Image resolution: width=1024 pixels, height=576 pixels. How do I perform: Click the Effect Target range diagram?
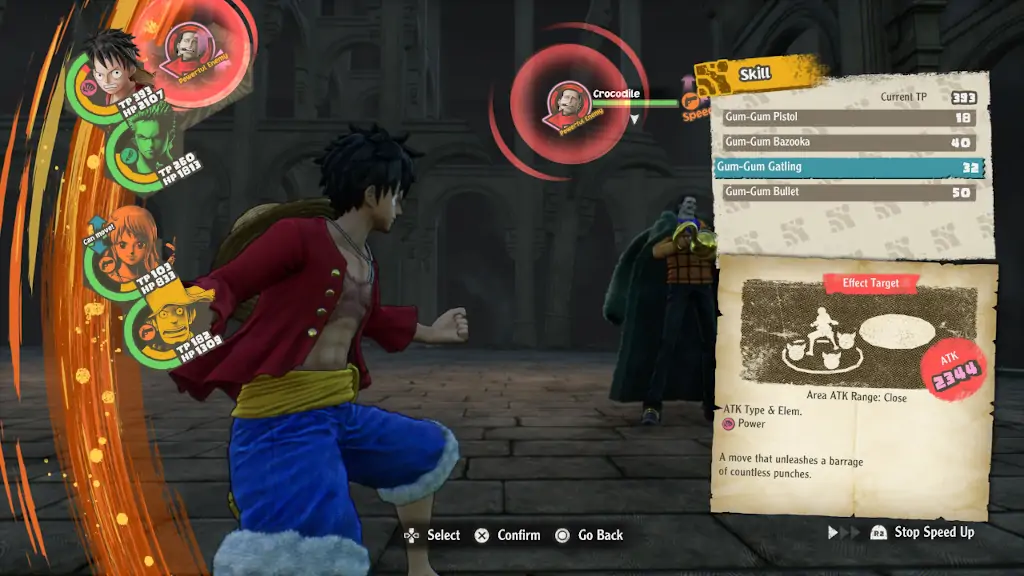859,334
